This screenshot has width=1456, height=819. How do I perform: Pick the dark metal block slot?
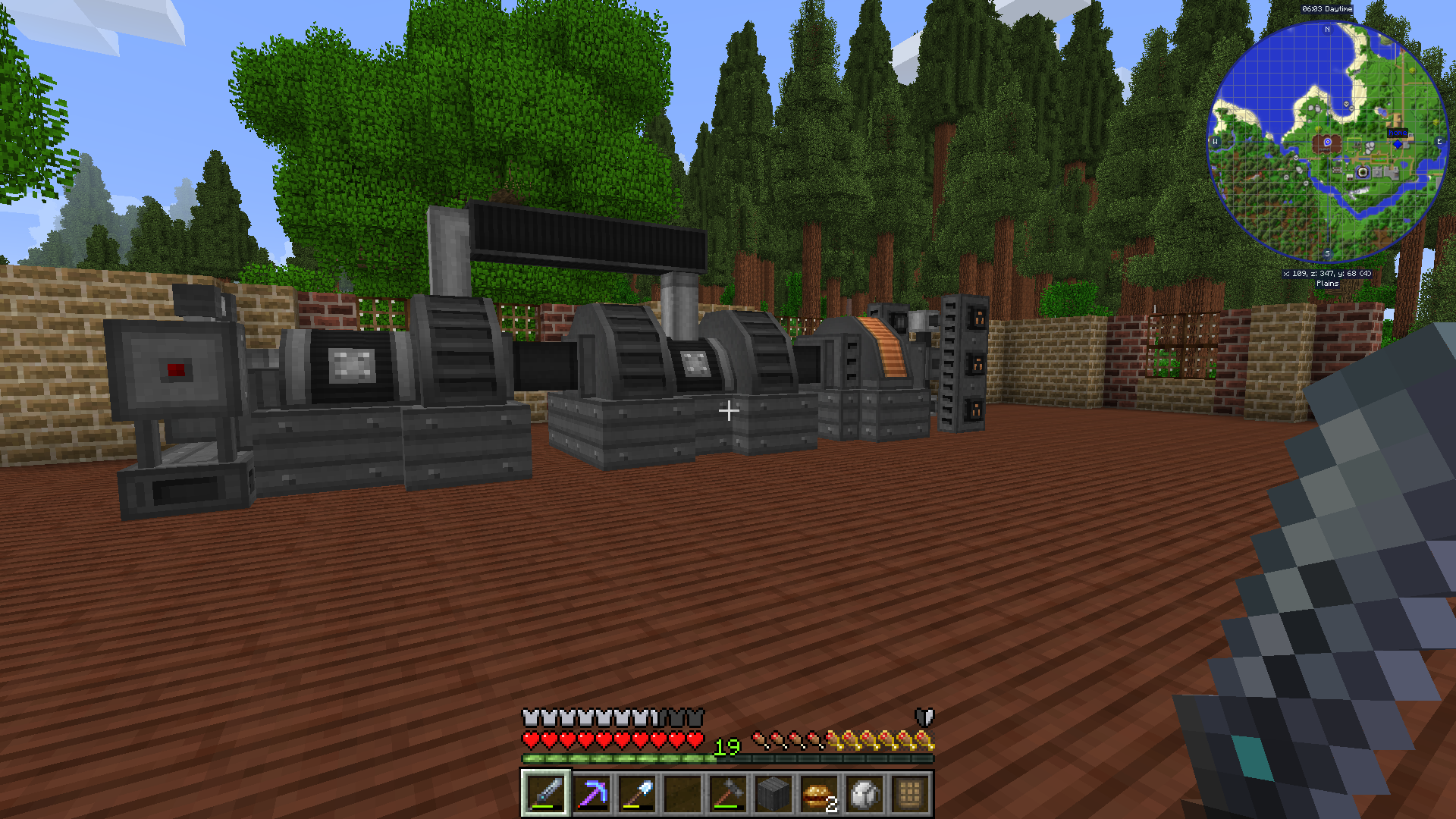tap(773, 793)
